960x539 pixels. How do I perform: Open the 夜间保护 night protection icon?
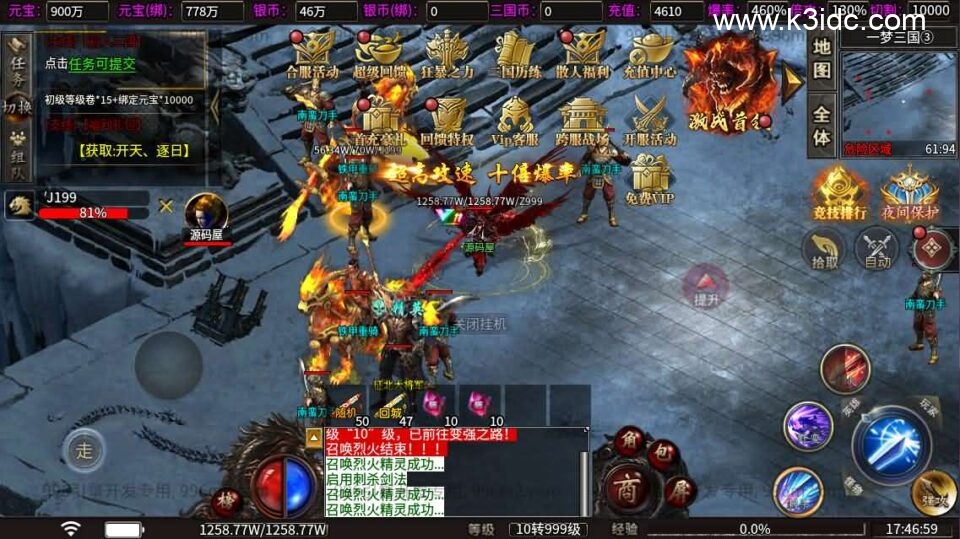click(909, 191)
